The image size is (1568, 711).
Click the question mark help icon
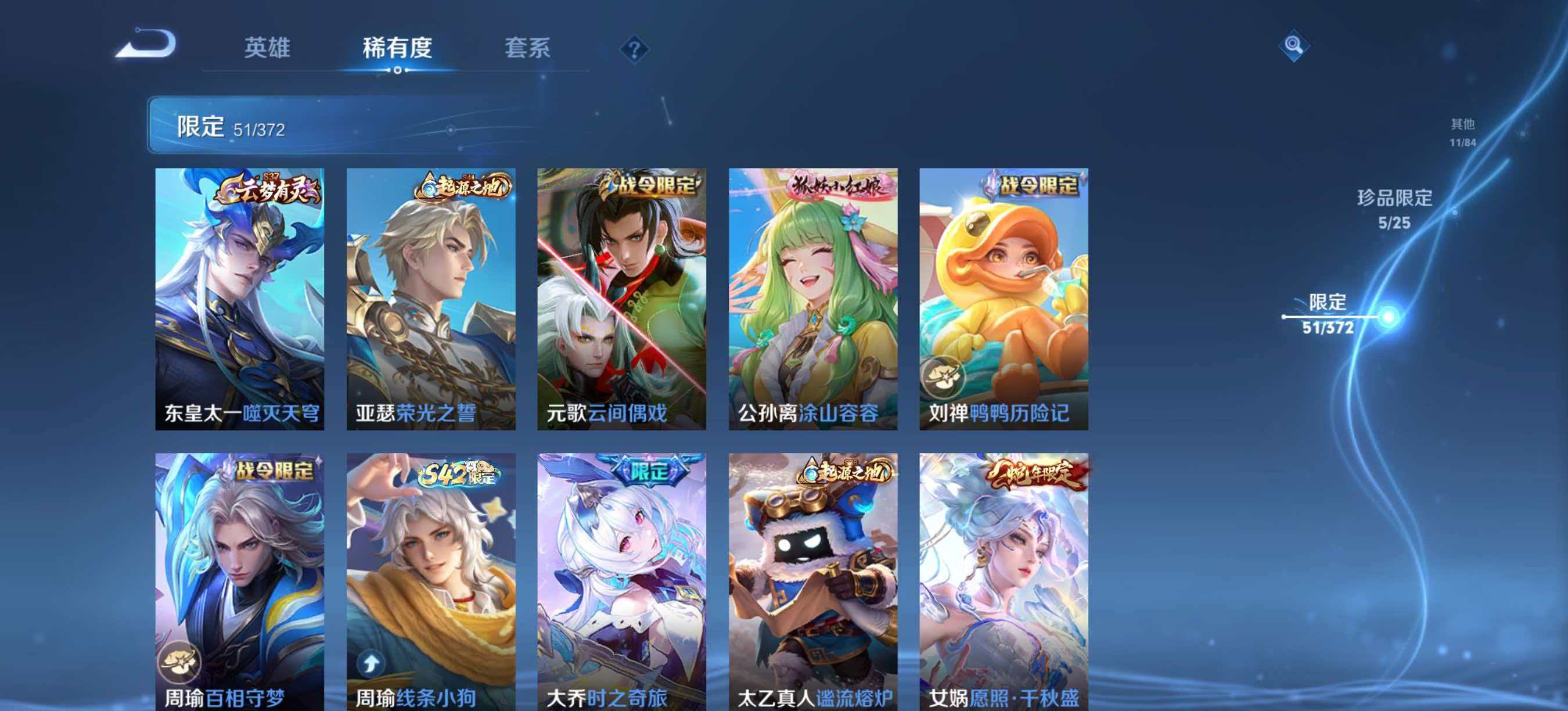coord(634,49)
